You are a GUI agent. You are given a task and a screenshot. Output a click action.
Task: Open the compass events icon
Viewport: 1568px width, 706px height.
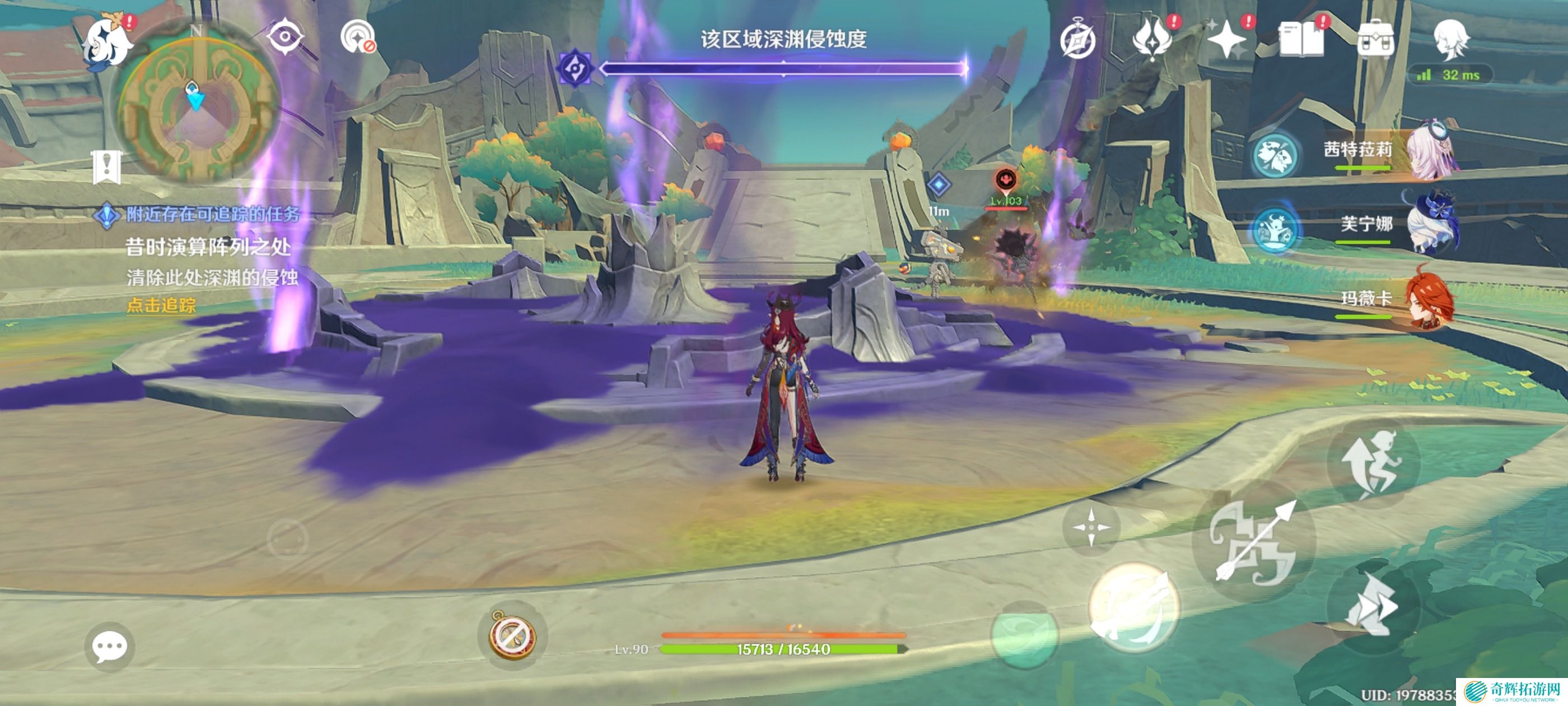[x=1077, y=40]
